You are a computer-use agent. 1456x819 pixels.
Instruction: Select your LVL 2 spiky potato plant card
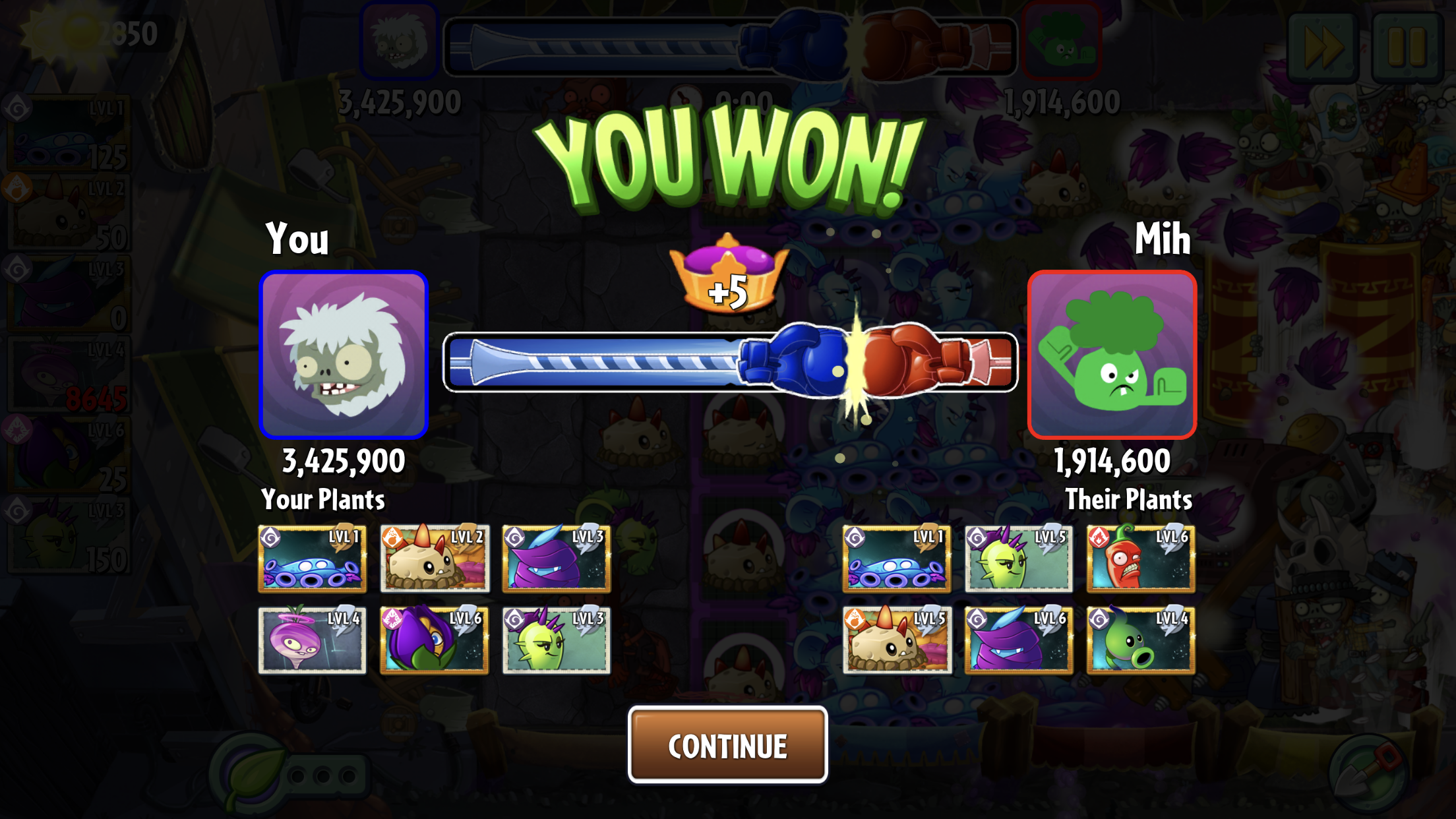pos(435,559)
